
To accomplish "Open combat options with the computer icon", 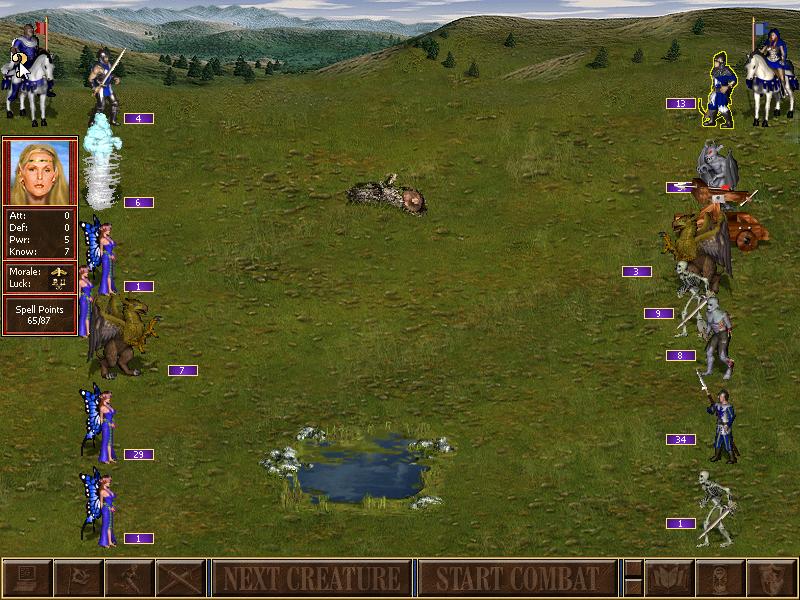I will [26, 578].
